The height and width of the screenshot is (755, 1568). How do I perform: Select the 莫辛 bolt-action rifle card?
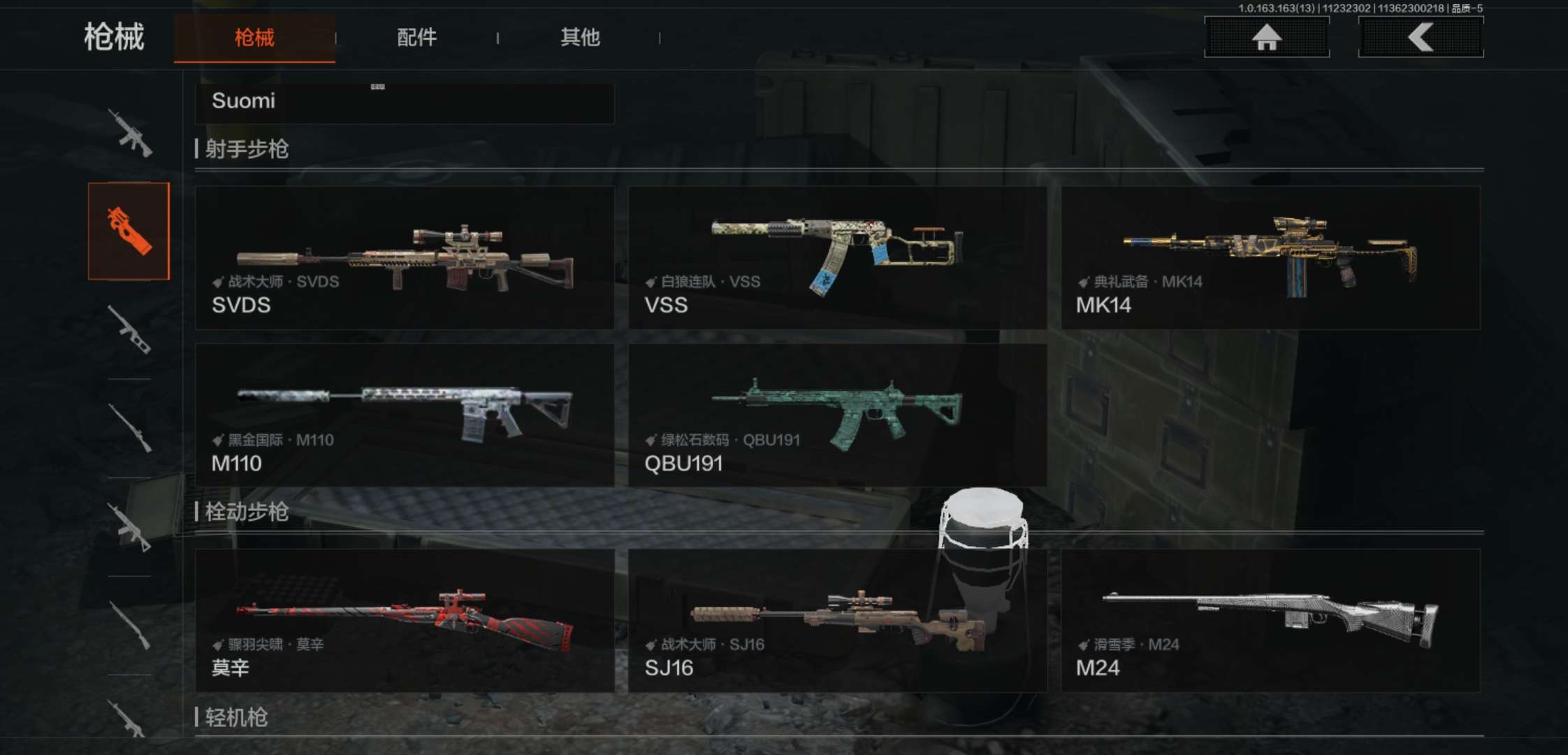[405, 621]
